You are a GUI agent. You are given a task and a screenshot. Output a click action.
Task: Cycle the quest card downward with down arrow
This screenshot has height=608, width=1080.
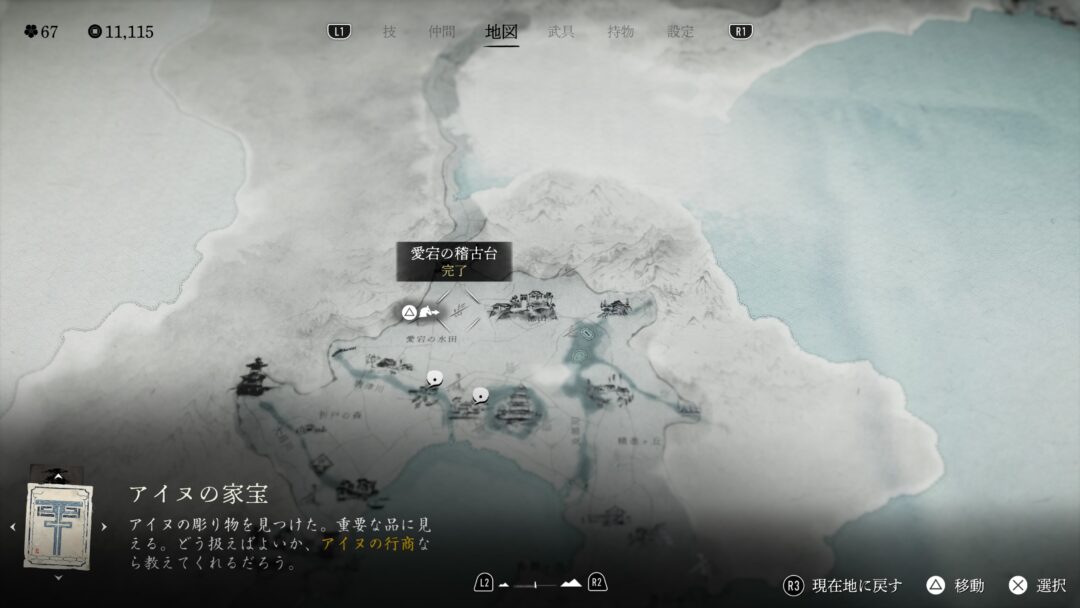58,577
